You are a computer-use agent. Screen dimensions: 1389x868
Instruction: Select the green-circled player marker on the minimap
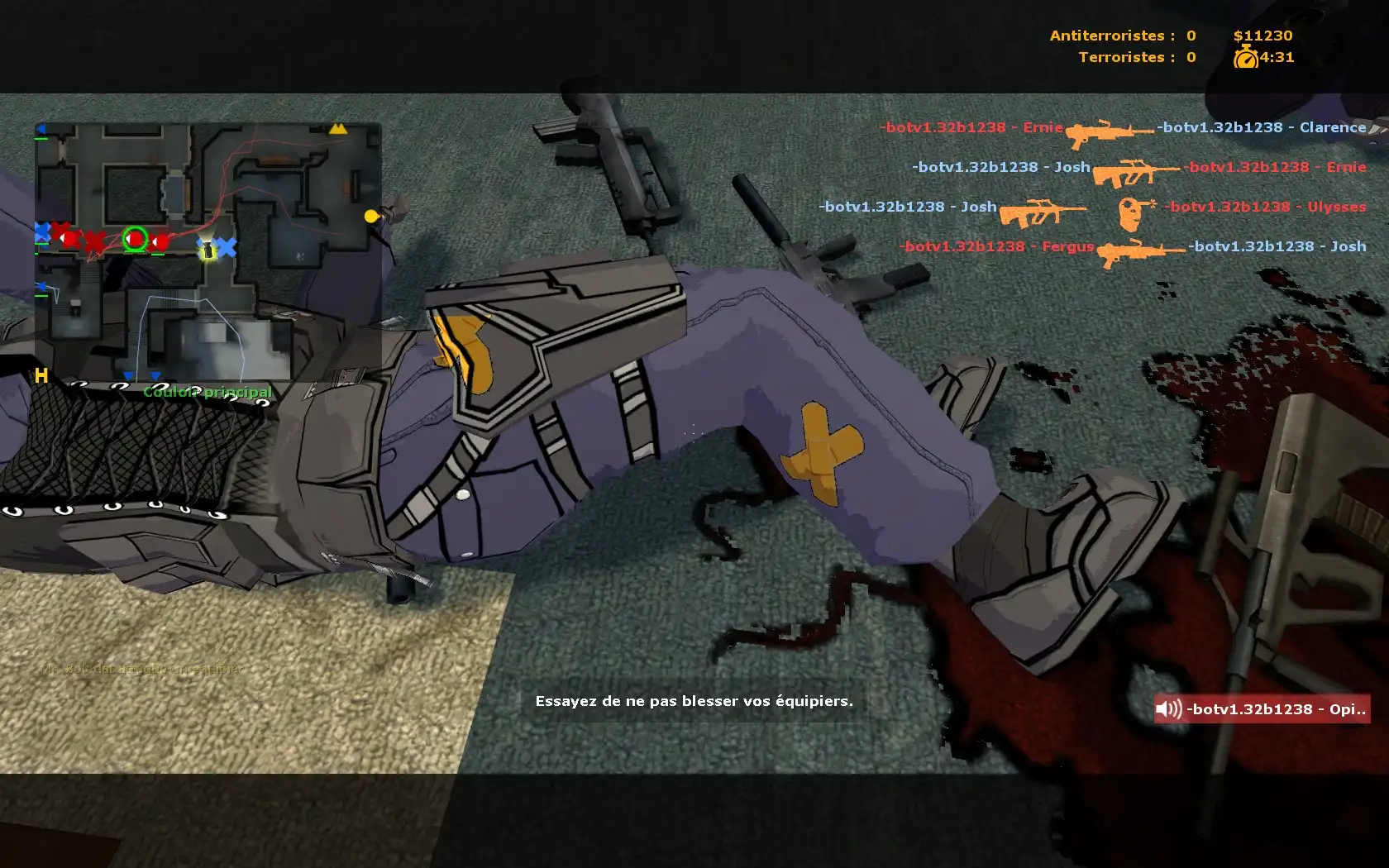click(136, 239)
